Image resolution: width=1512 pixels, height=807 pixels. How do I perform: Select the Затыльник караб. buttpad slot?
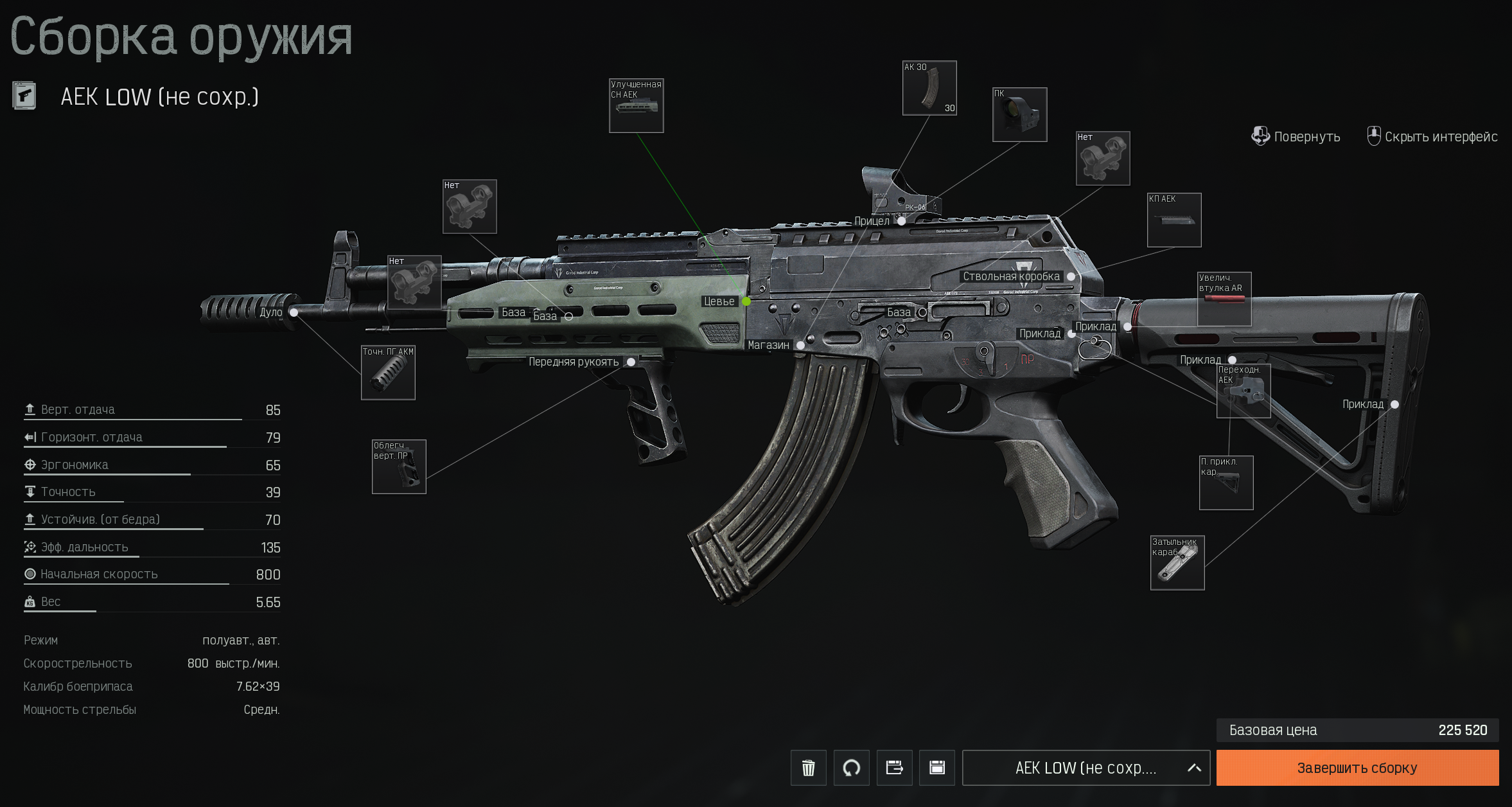pos(1177,563)
